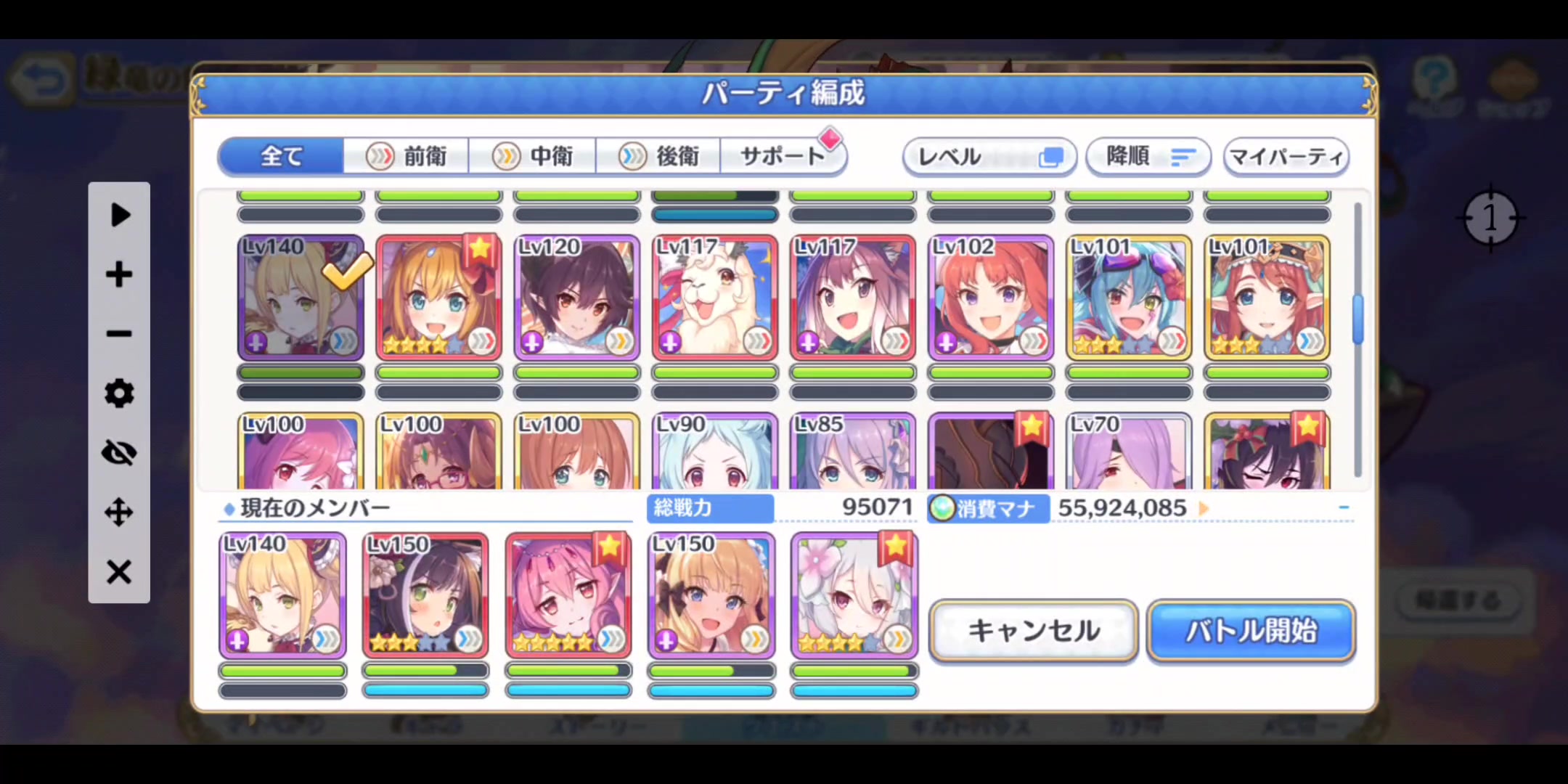Click the plus icon on the sidebar
Image resolution: width=1568 pixels, height=784 pixels.
[118, 274]
